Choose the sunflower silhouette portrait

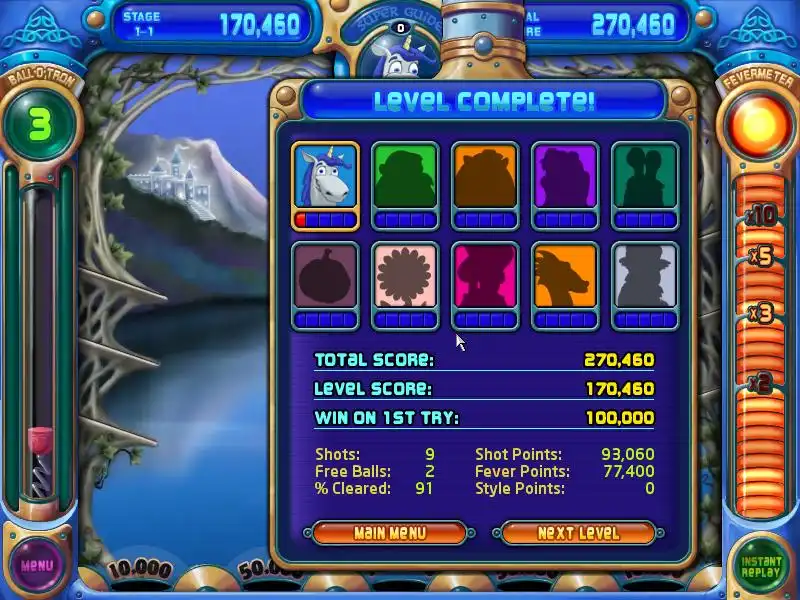(405, 276)
